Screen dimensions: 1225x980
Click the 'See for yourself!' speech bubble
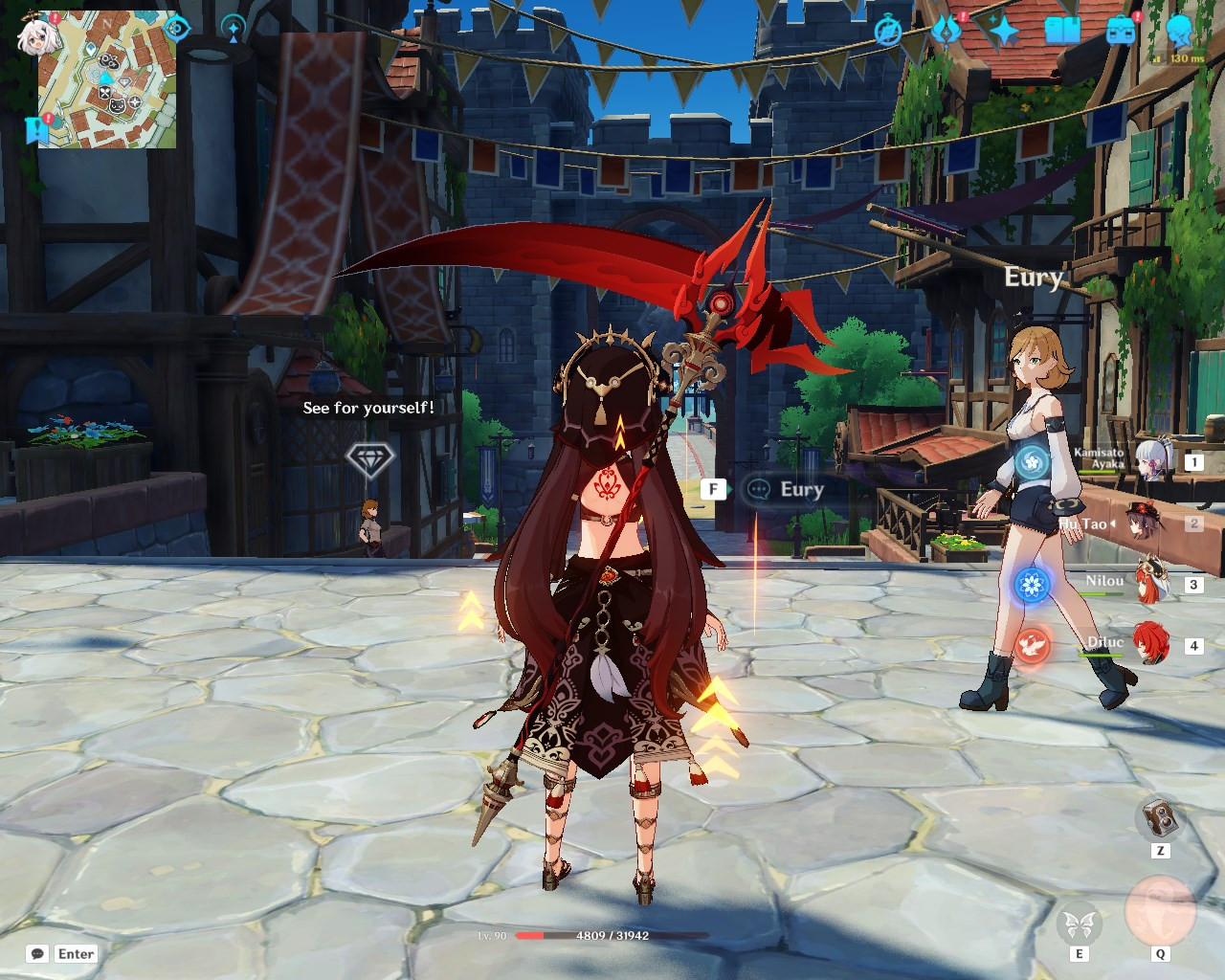click(x=367, y=408)
